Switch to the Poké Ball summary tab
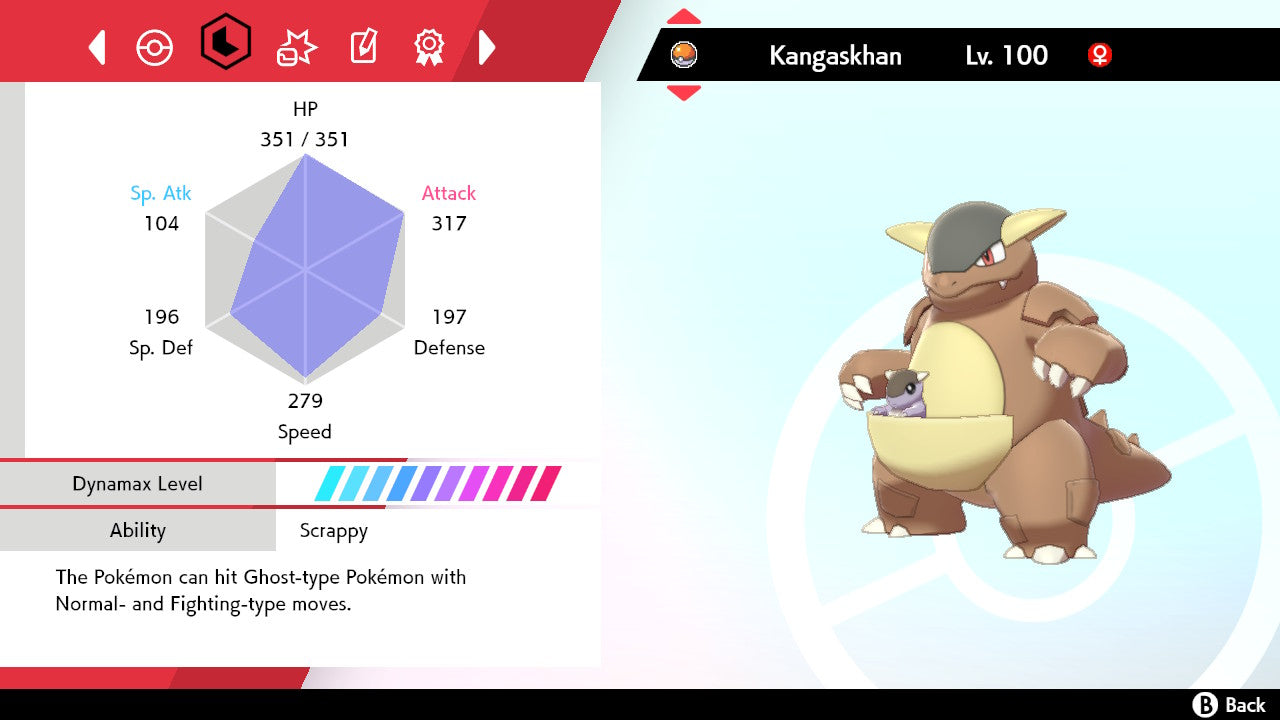Image resolution: width=1280 pixels, height=720 pixels. coord(155,47)
